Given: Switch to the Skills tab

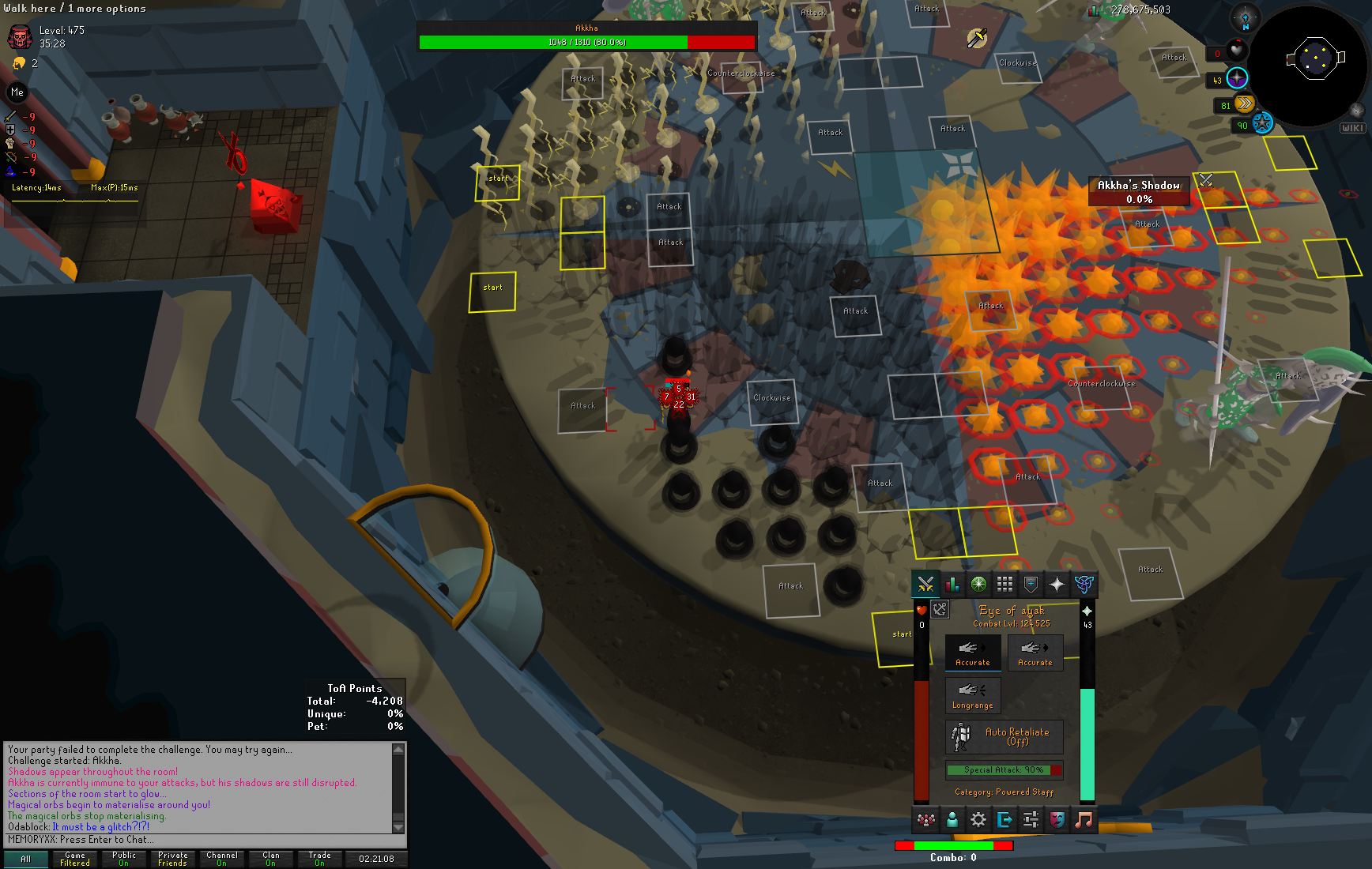Looking at the screenshot, I should 952,585.
